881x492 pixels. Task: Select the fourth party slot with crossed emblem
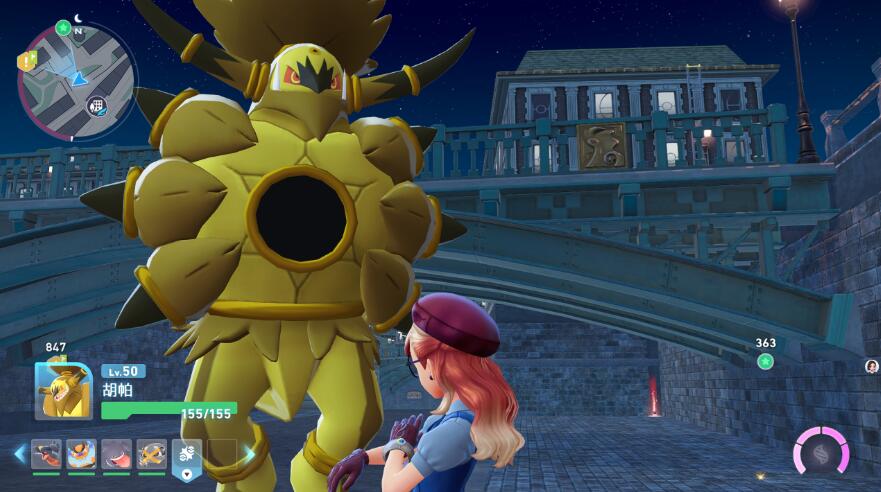[151, 454]
